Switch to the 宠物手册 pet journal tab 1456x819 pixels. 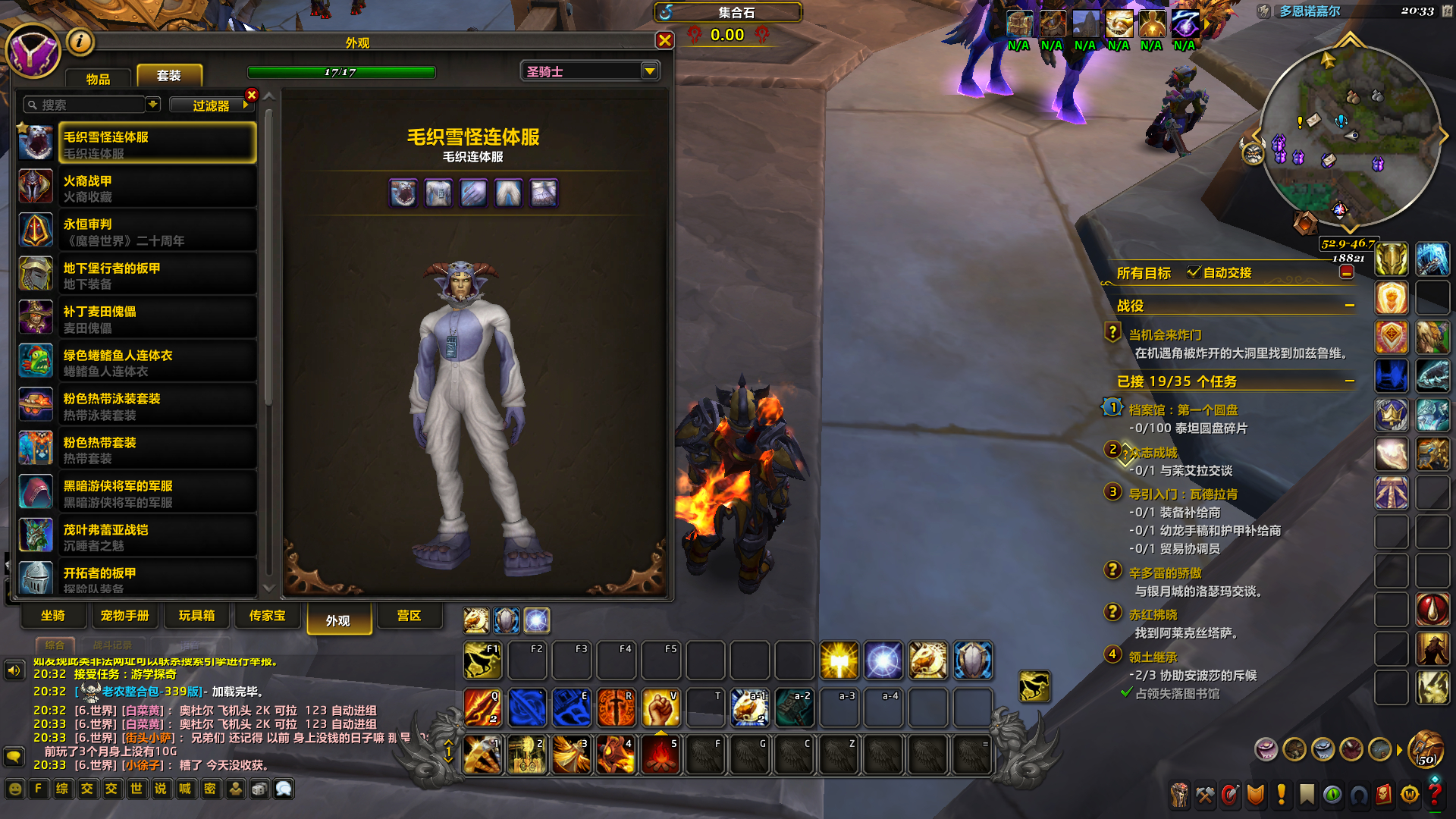125,616
